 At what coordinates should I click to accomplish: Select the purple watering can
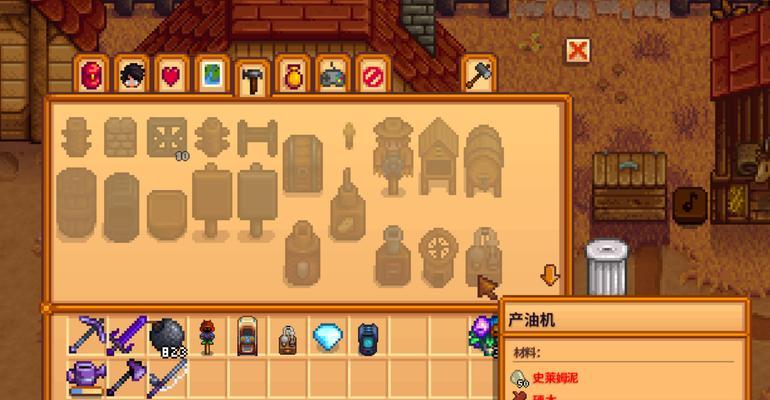click(88, 377)
